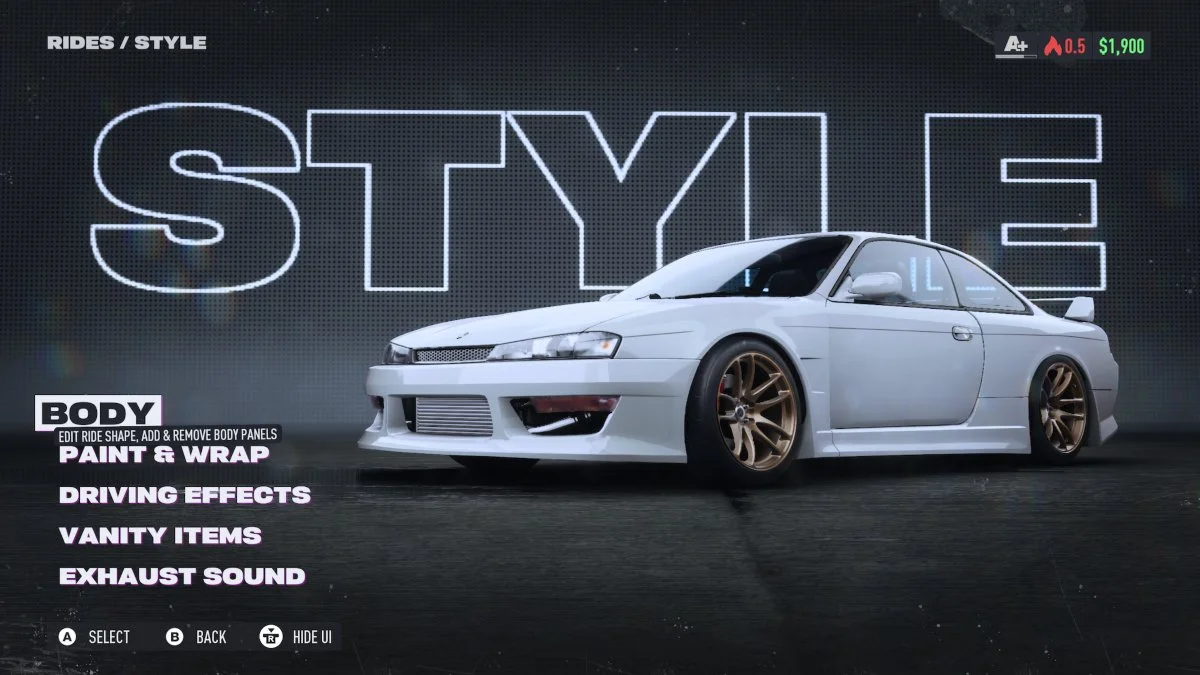Image resolution: width=1200 pixels, height=675 pixels.
Task: Open the Body customization menu
Action: point(98,413)
